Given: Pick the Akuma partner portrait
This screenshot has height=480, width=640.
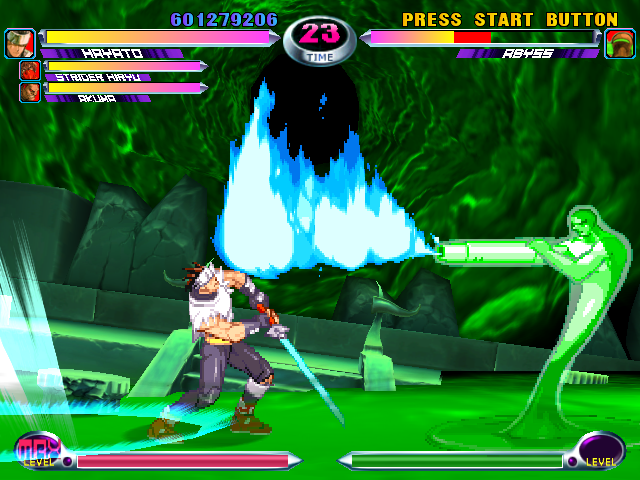Looking at the screenshot, I should point(29,92).
